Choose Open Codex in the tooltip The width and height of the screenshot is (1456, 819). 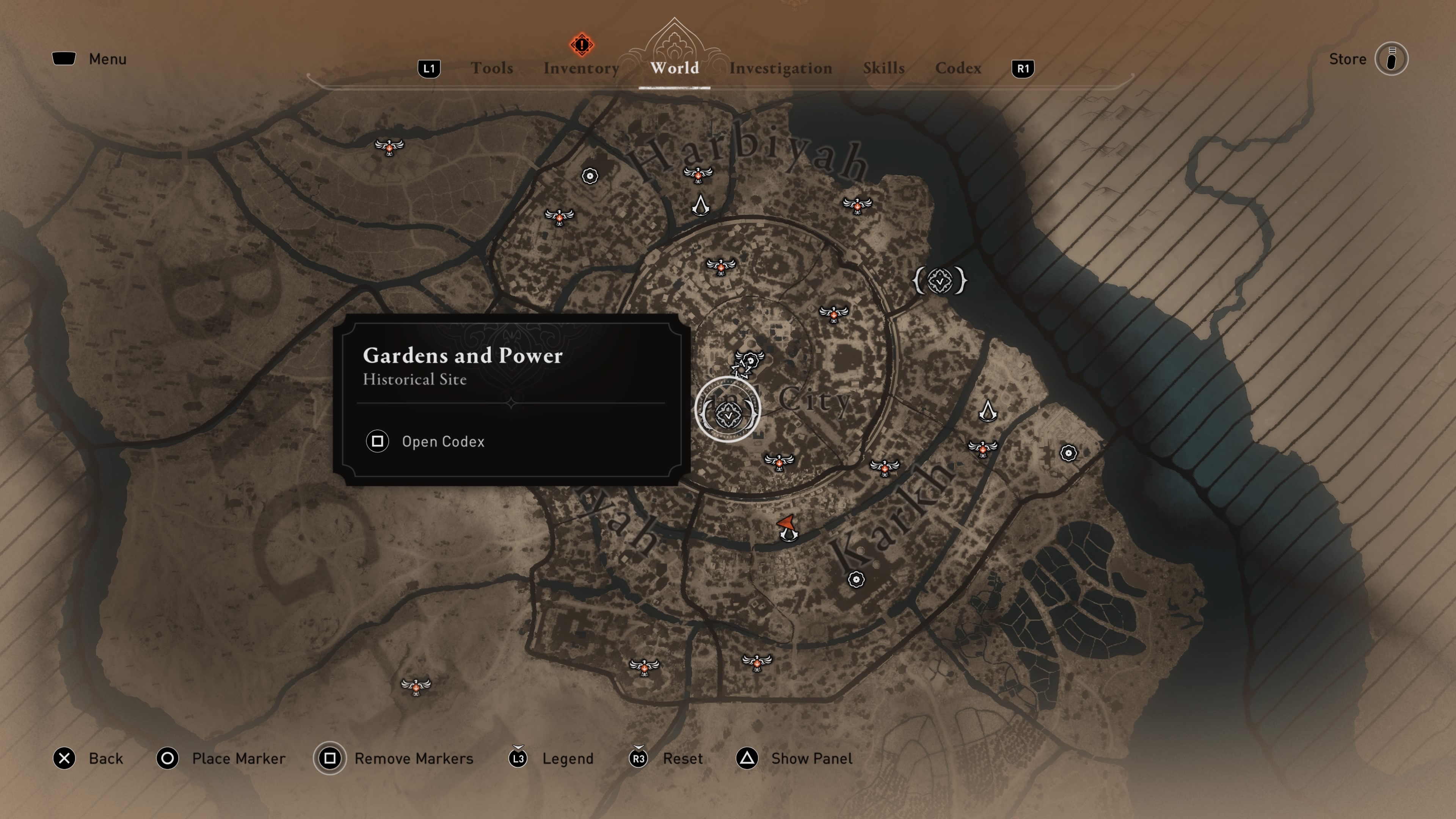coord(442,441)
